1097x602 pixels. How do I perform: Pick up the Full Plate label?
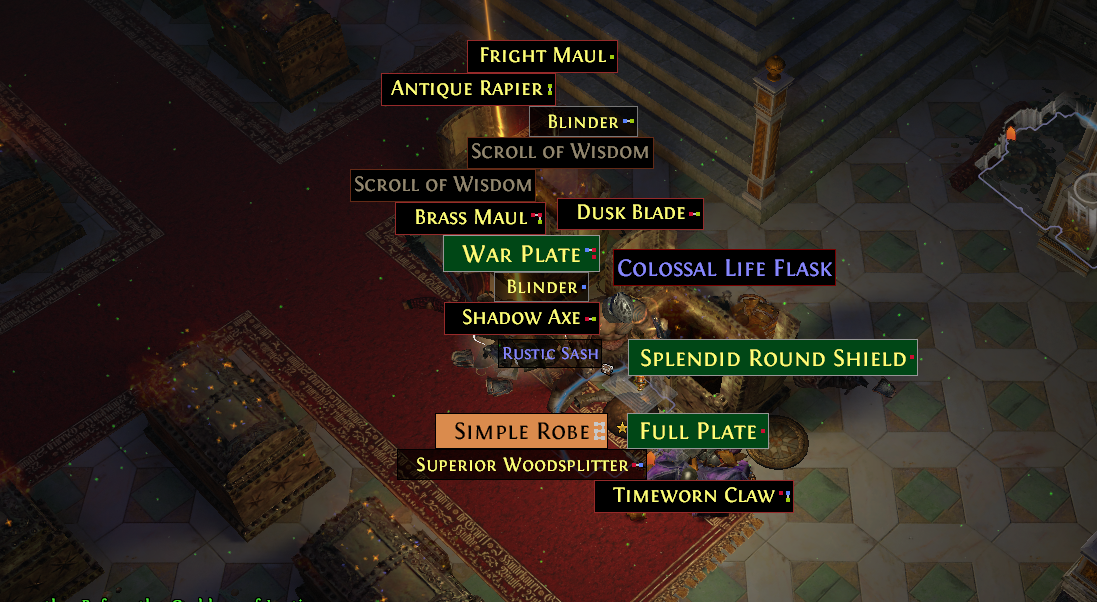697,432
